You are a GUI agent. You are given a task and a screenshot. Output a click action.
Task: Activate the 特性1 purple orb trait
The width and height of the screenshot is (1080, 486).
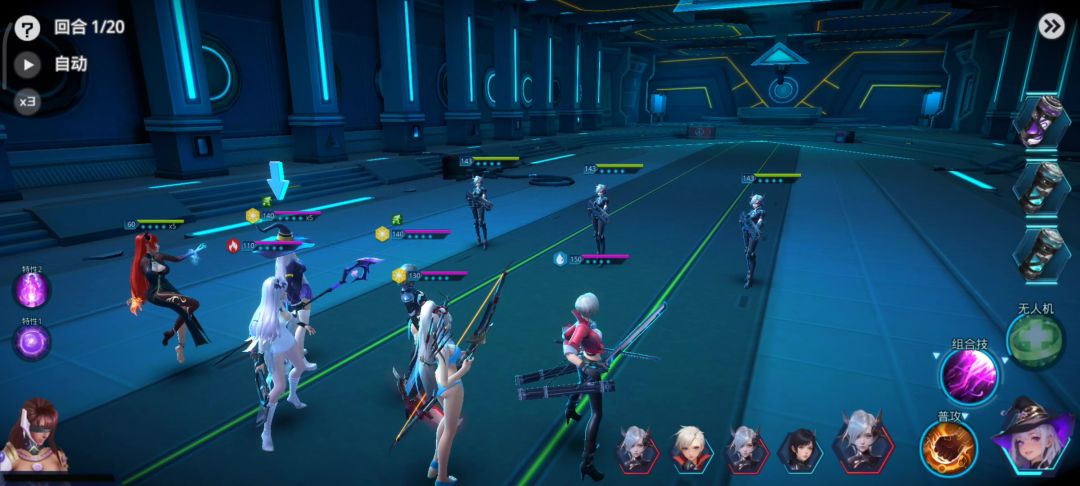[31, 342]
